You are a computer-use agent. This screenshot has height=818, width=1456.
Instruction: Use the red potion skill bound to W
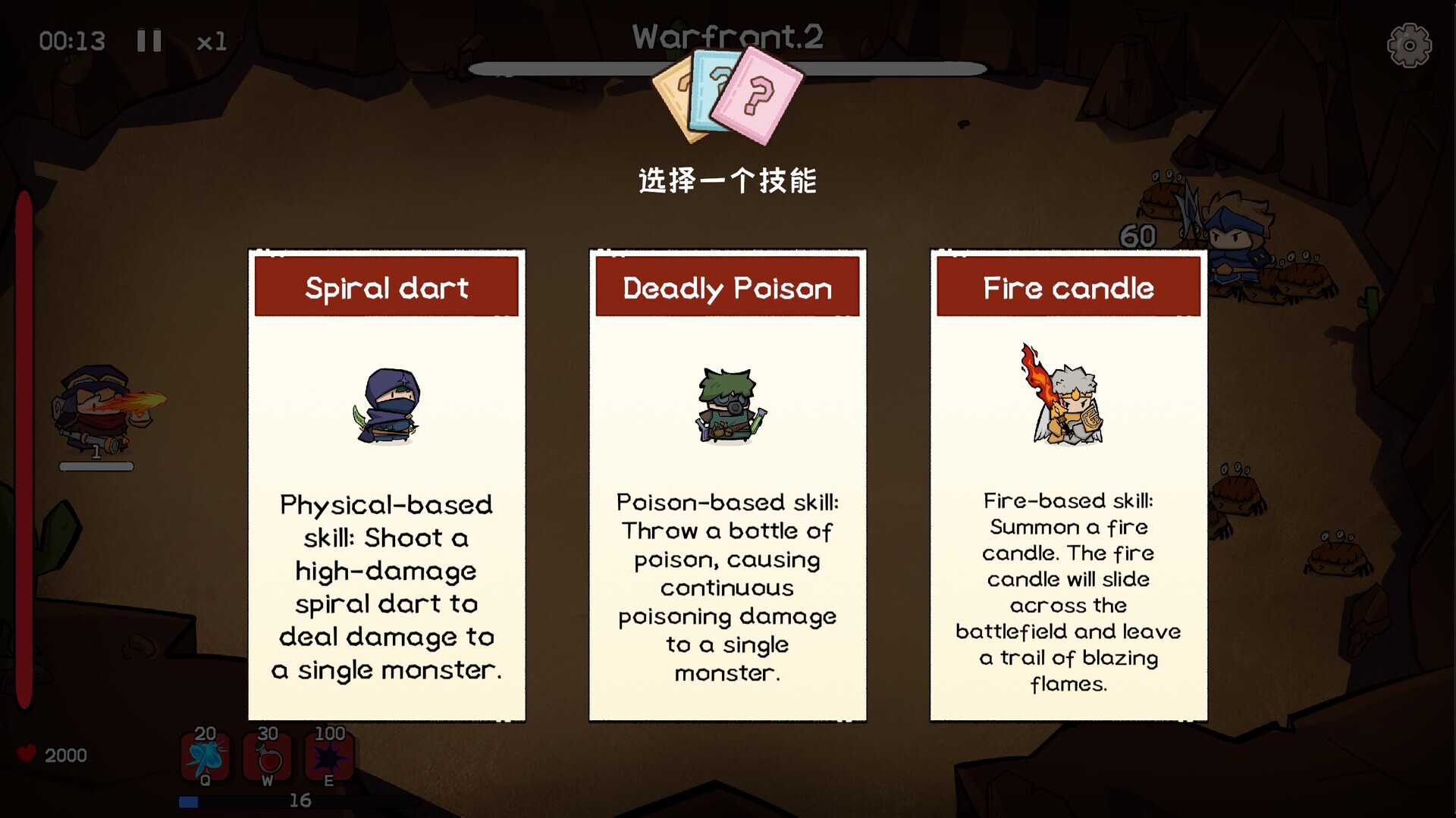[x=267, y=758]
